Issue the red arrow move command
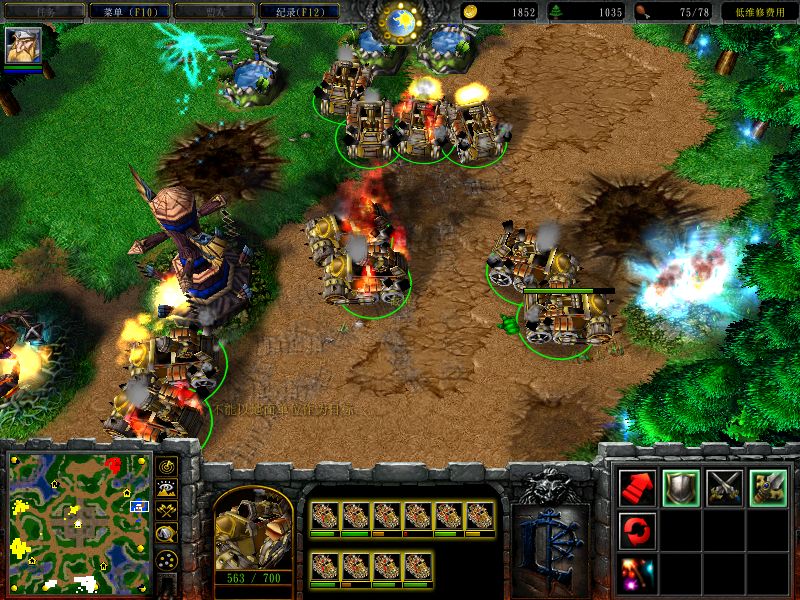800x600 pixels. click(x=637, y=487)
